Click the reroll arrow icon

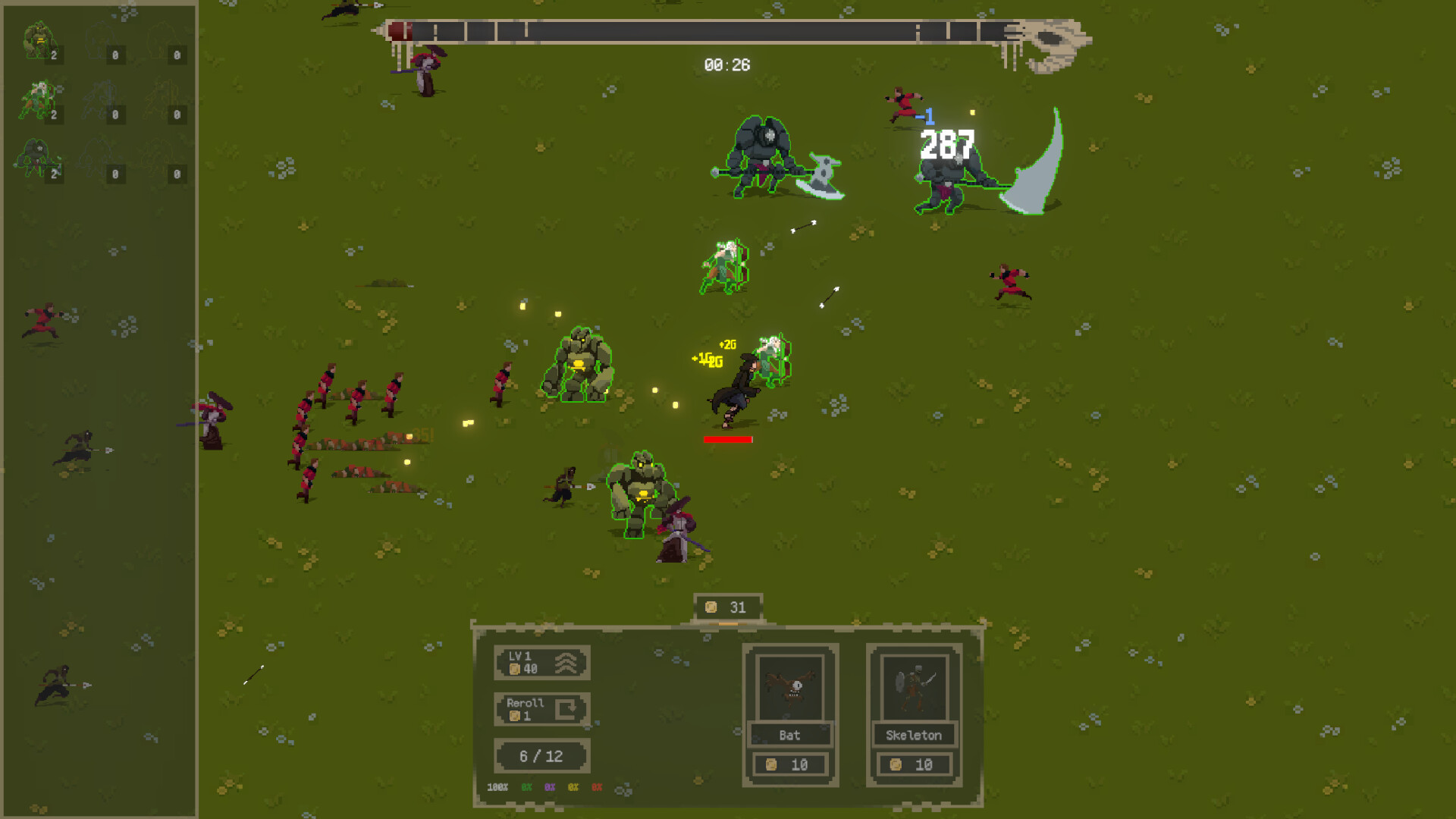pos(566,710)
